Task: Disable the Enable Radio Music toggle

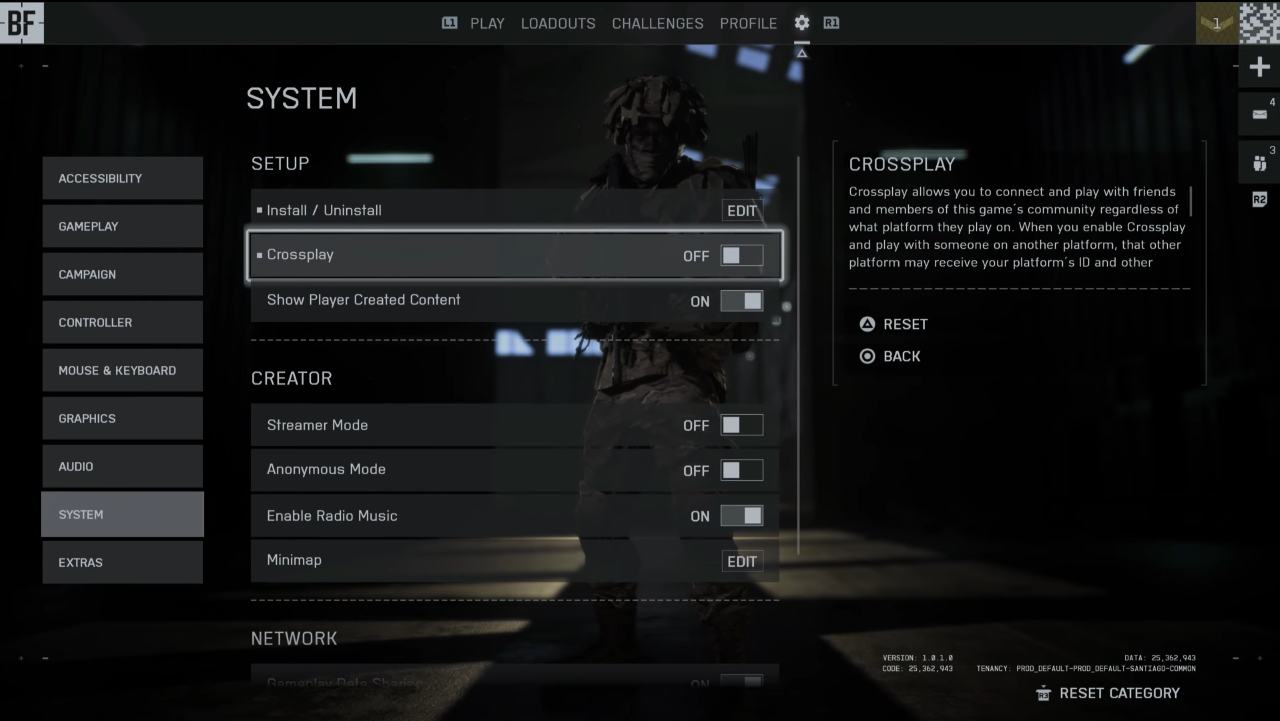Action: click(x=741, y=516)
